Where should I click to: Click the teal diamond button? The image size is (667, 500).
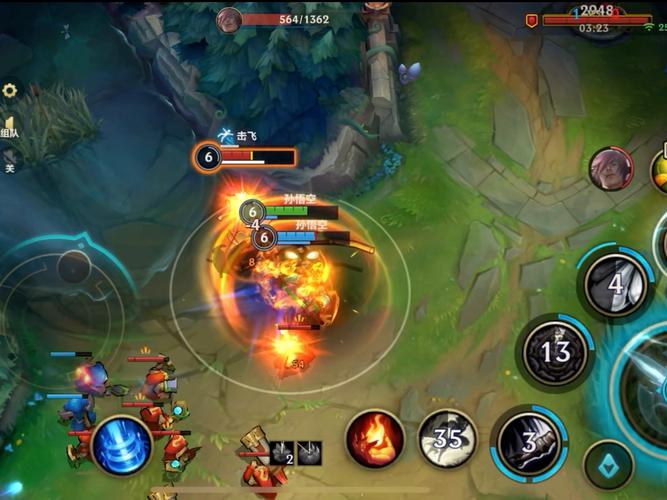coord(609,465)
